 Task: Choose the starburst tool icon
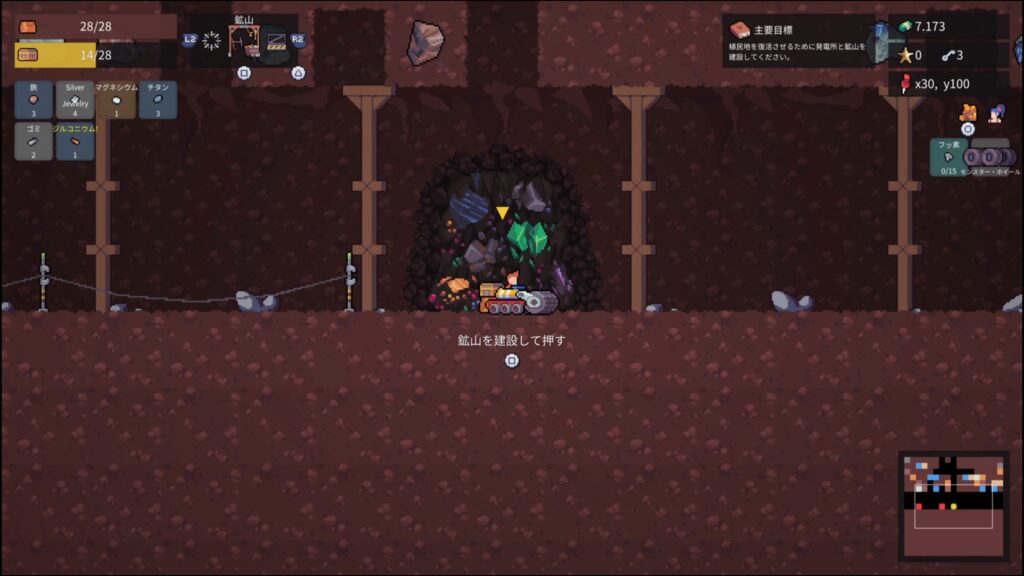pyautogui.click(x=212, y=41)
